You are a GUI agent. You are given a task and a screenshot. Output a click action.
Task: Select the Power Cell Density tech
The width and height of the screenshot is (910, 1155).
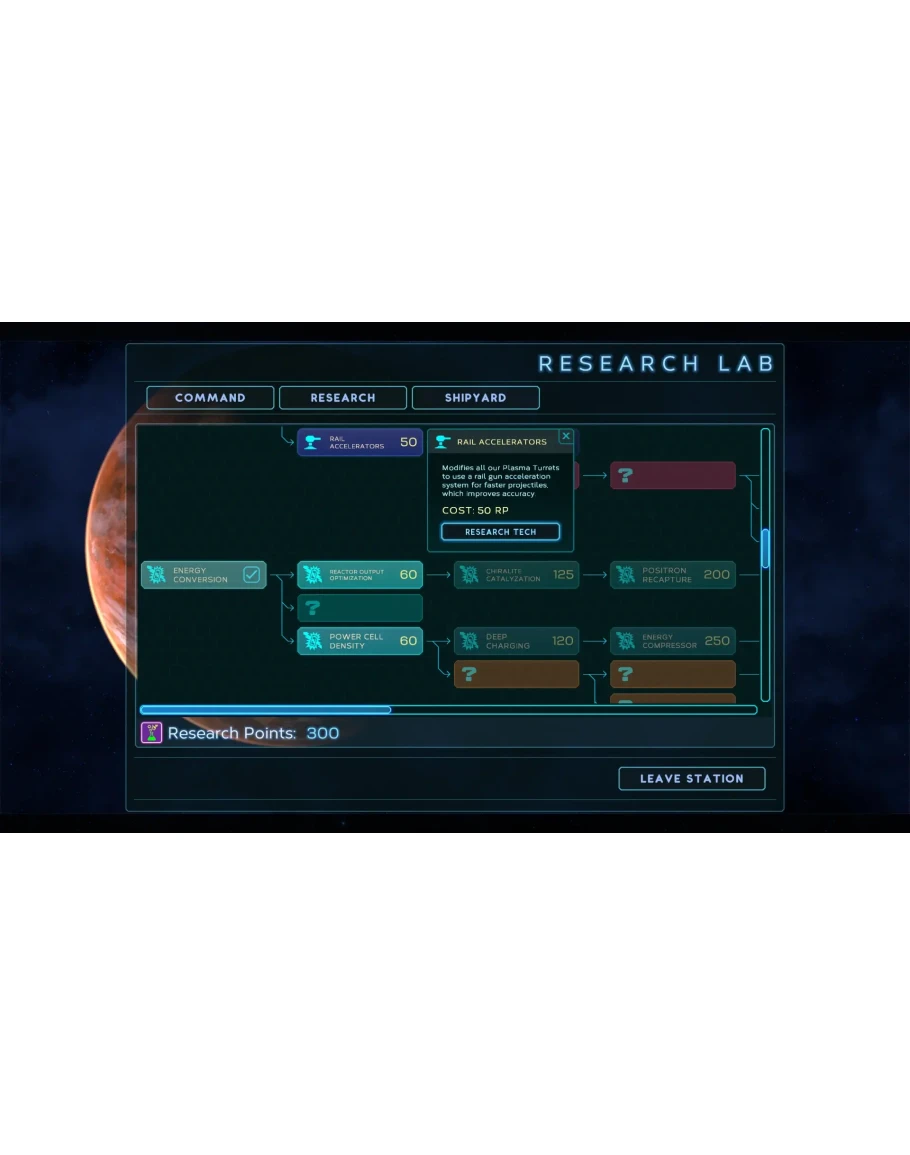click(360, 641)
